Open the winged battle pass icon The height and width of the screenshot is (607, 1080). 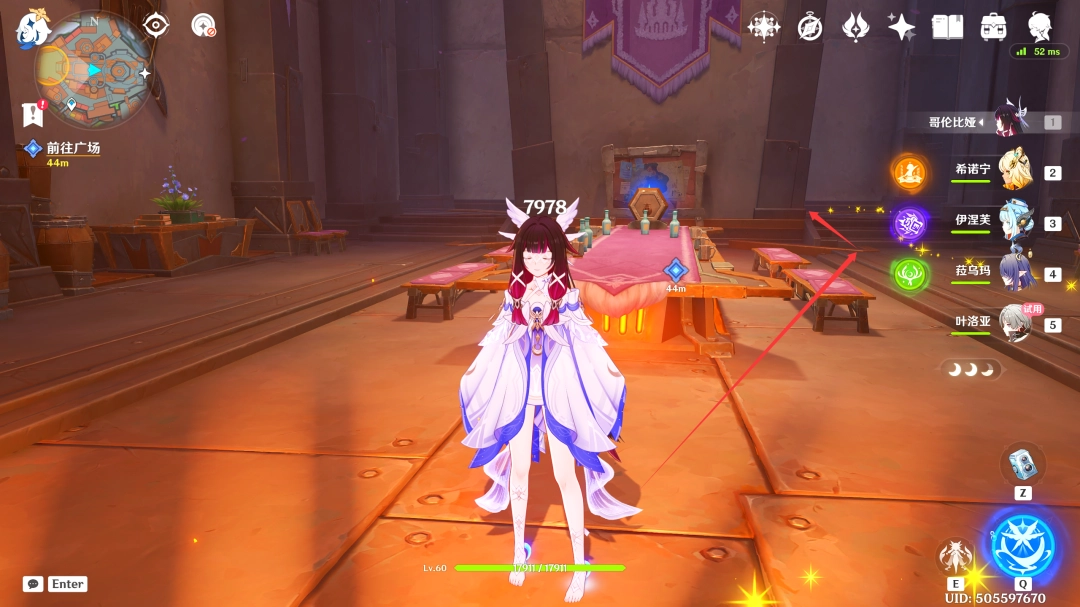[x=855, y=27]
